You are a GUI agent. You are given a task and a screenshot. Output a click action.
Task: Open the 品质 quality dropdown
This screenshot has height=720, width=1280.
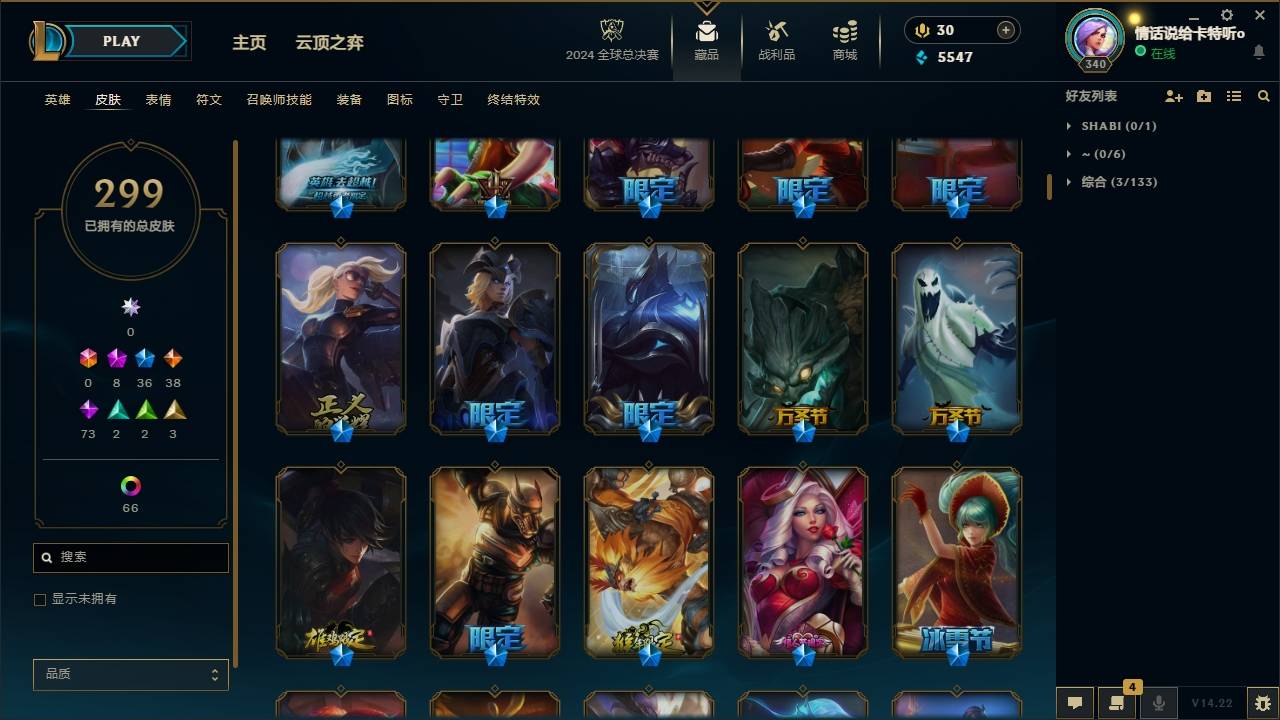coord(130,674)
